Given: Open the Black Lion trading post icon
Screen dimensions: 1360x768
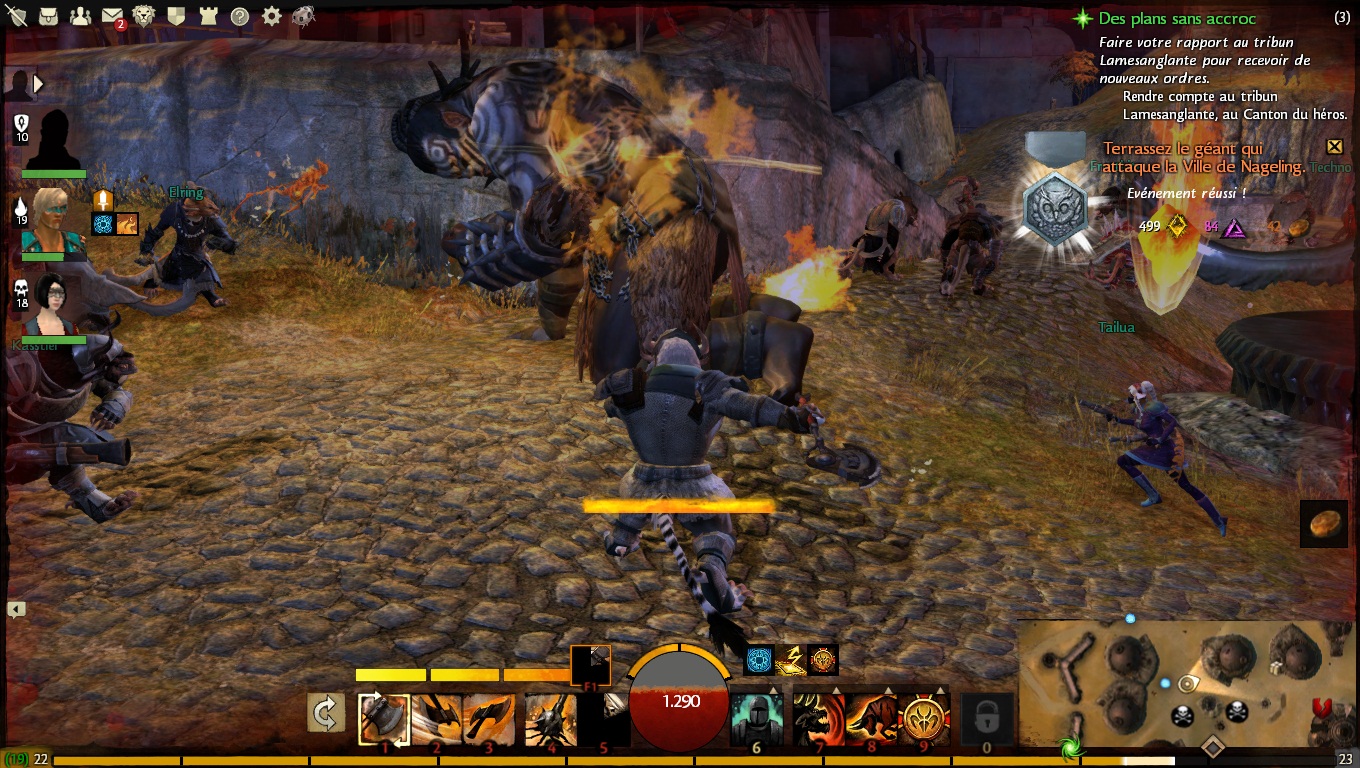Looking at the screenshot, I should pos(144,16).
